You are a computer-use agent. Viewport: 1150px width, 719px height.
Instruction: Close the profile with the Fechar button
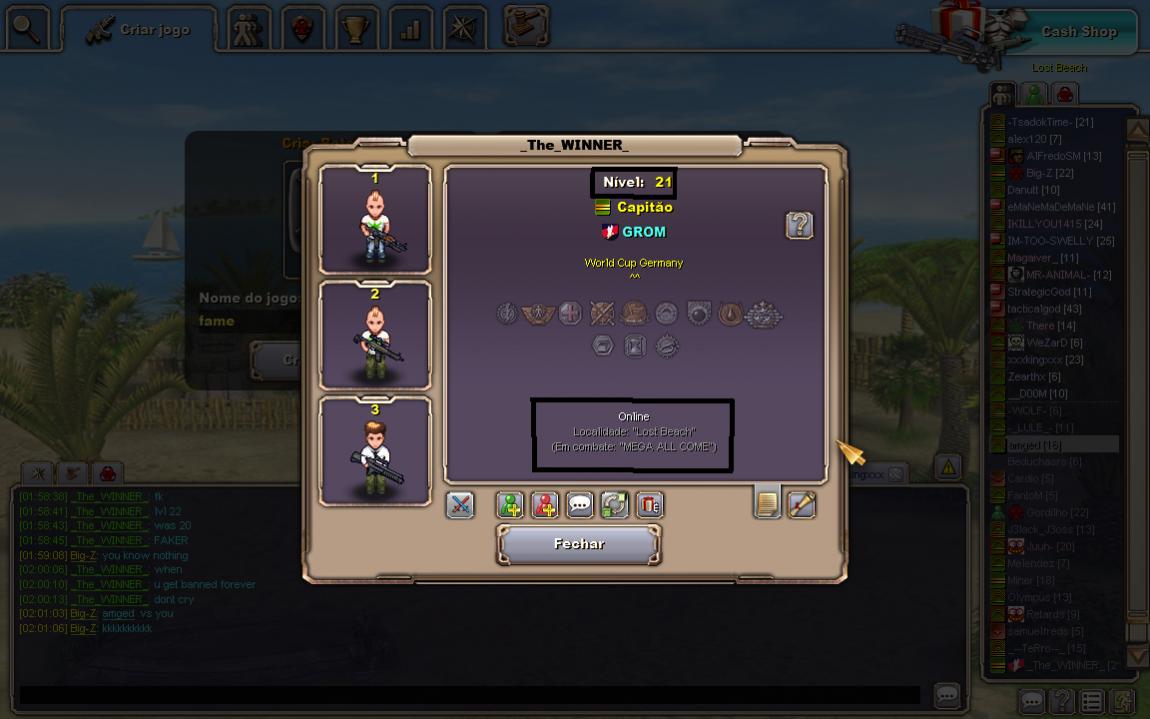coord(579,544)
